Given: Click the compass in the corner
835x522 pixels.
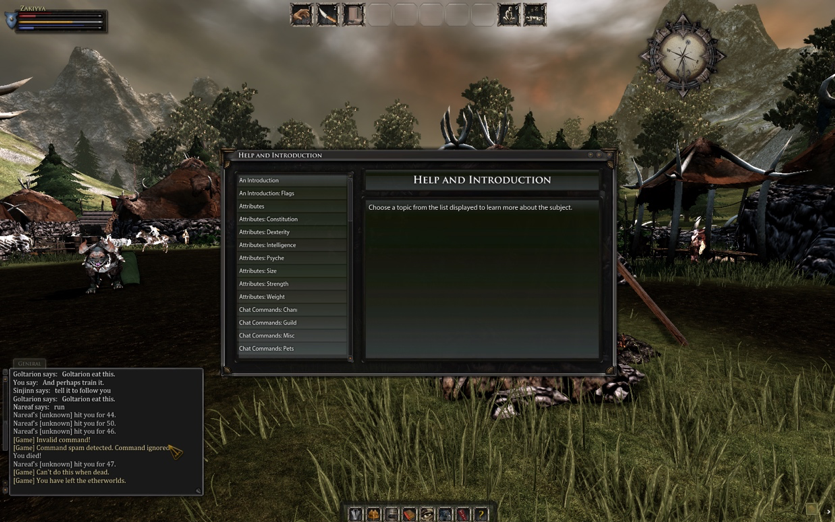Looking at the screenshot, I should click(x=684, y=54).
